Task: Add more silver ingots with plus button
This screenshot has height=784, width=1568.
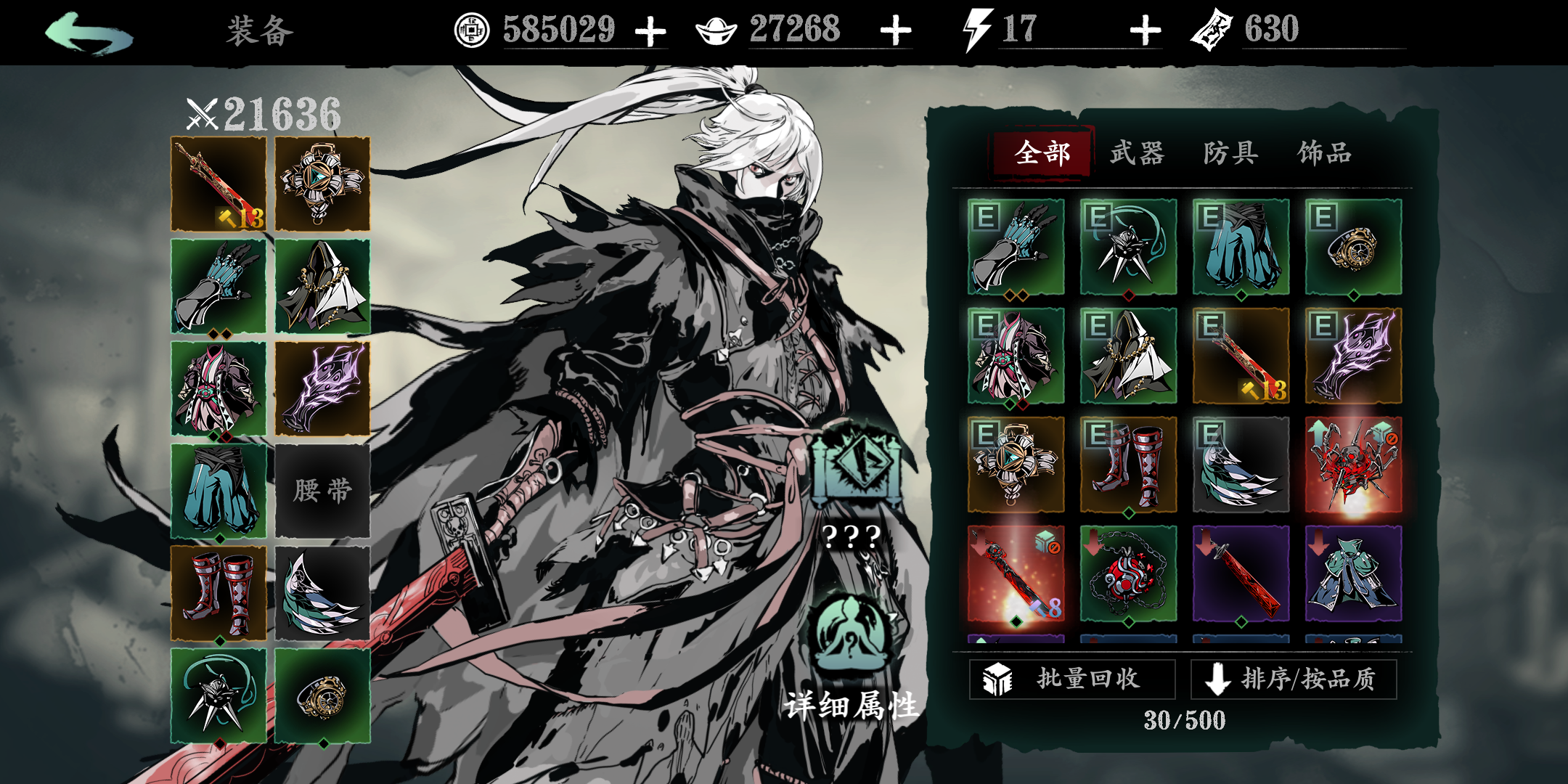Action: (x=895, y=31)
